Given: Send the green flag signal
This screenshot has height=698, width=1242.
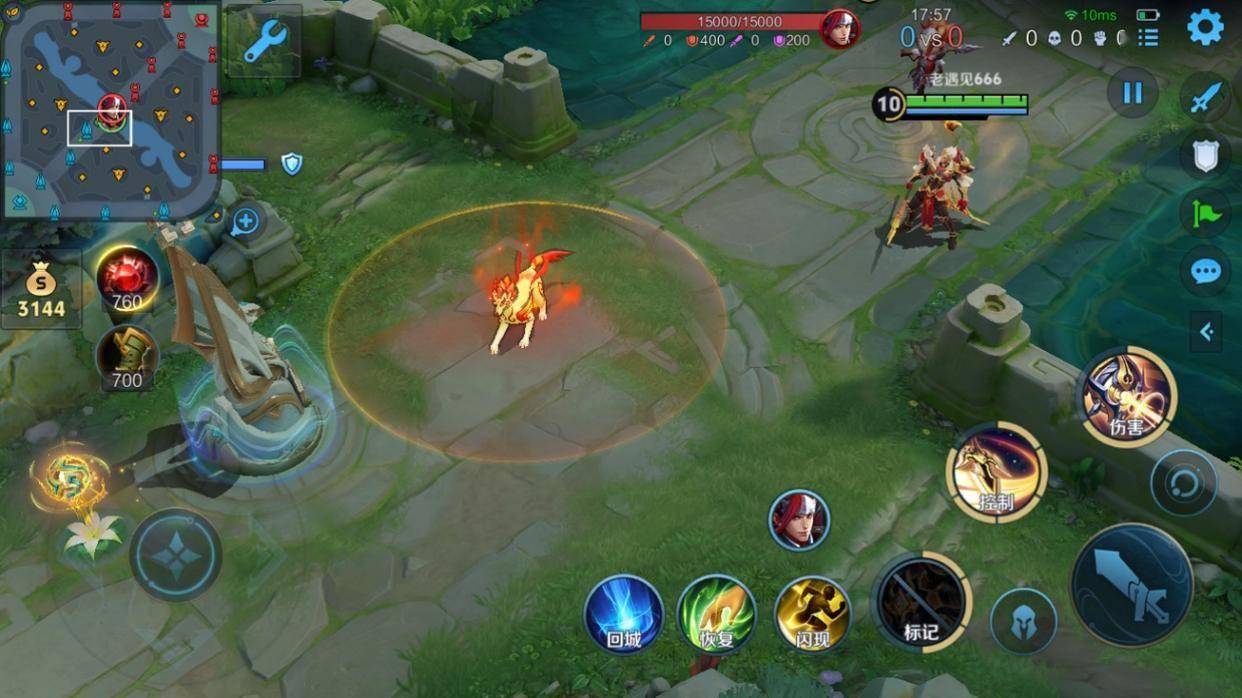Looking at the screenshot, I should tap(1206, 213).
